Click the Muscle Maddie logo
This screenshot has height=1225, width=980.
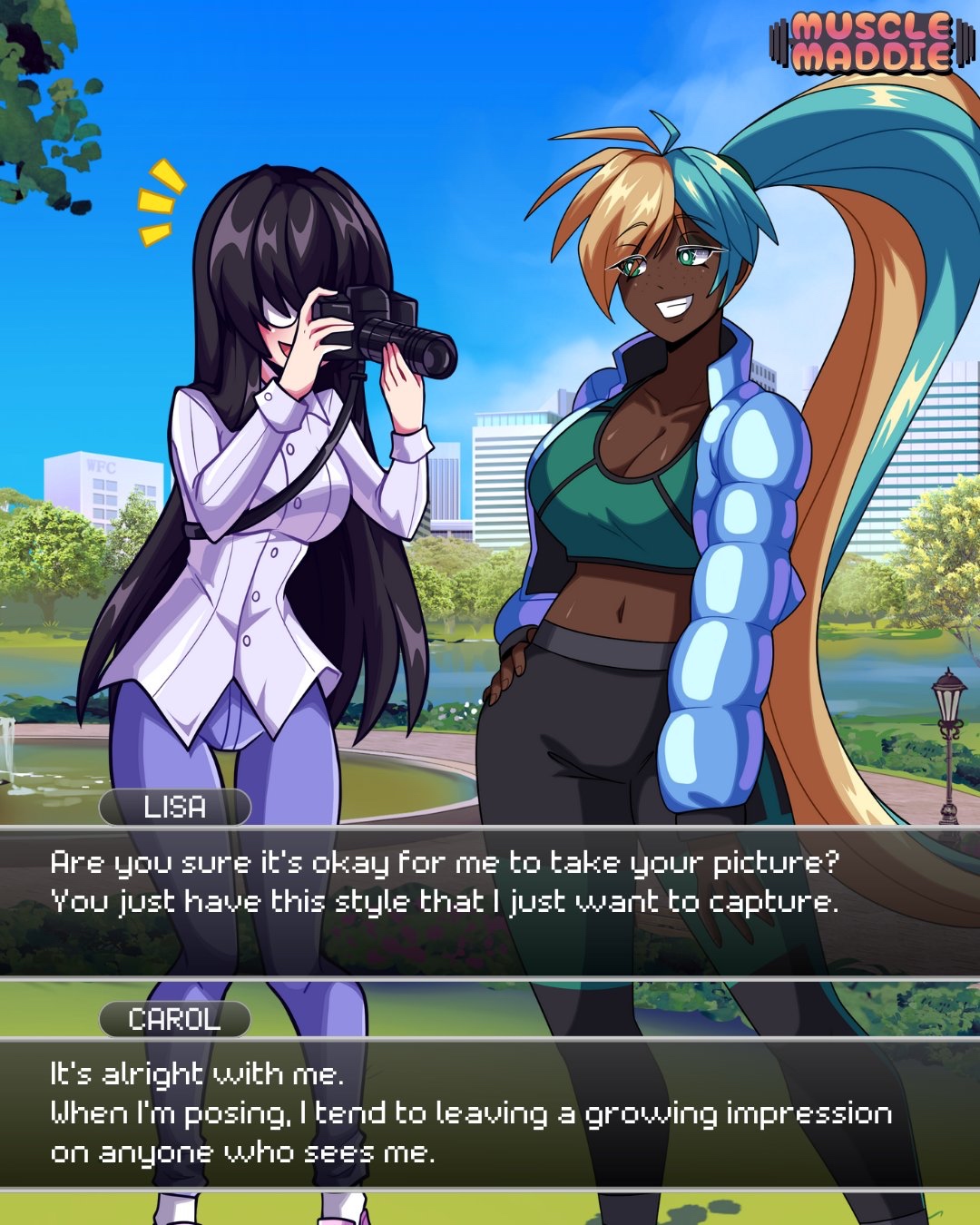(x=872, y=42)
